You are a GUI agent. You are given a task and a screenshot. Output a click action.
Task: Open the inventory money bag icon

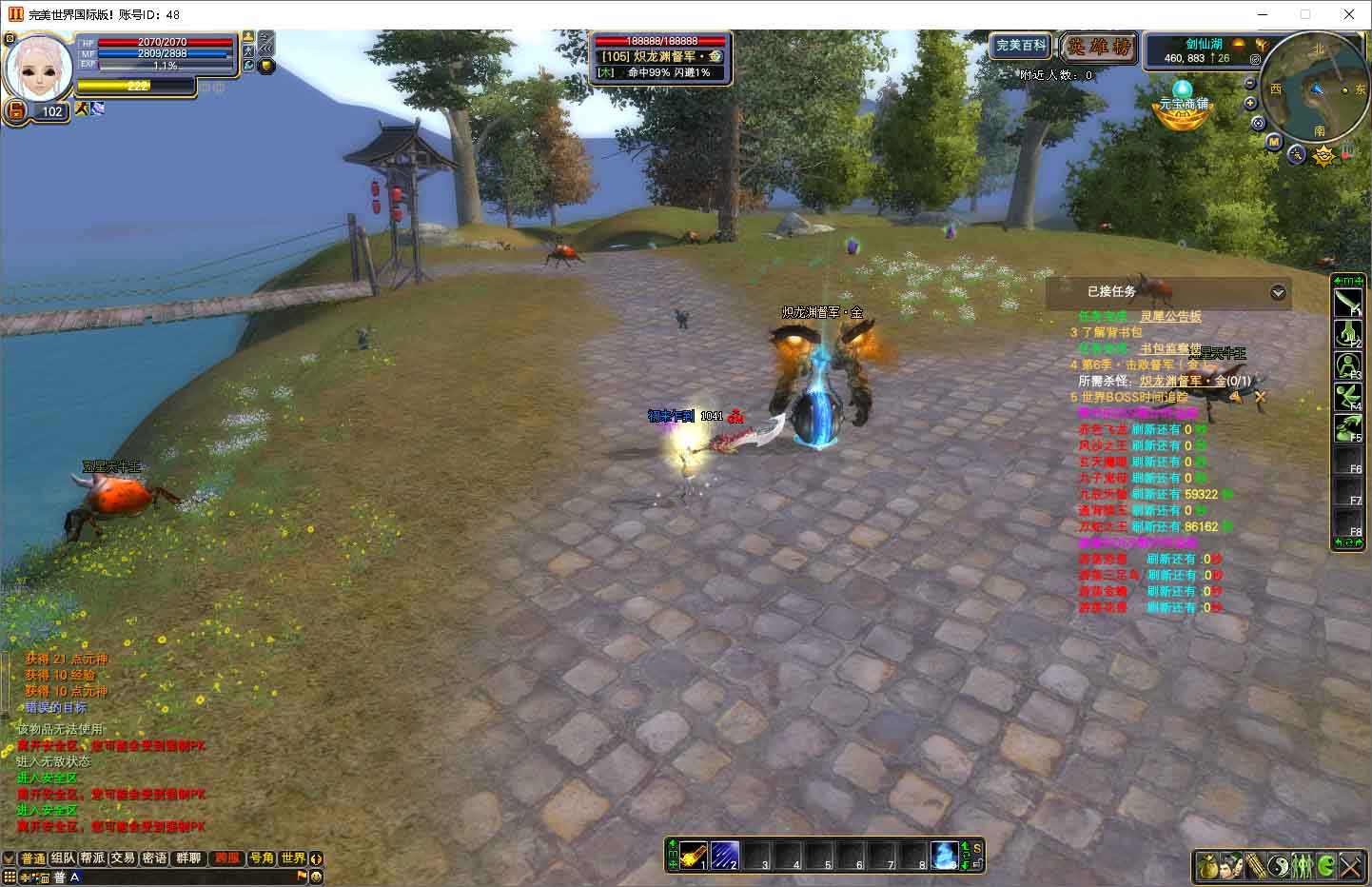[1208, 866]
